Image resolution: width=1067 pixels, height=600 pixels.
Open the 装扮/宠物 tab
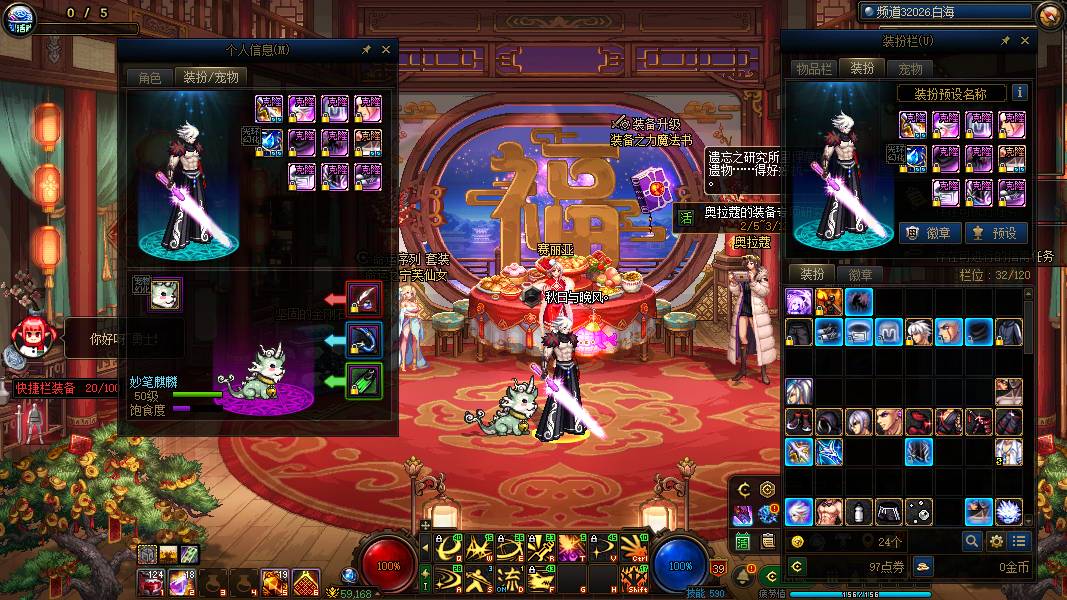(207, 77)
